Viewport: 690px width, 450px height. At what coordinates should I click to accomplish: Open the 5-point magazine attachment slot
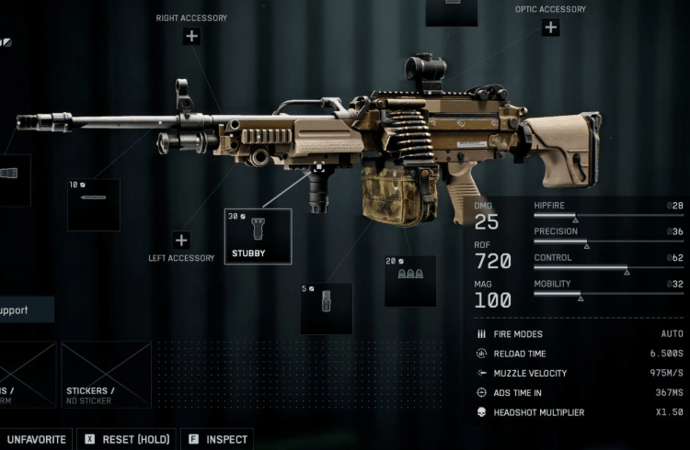326,308
